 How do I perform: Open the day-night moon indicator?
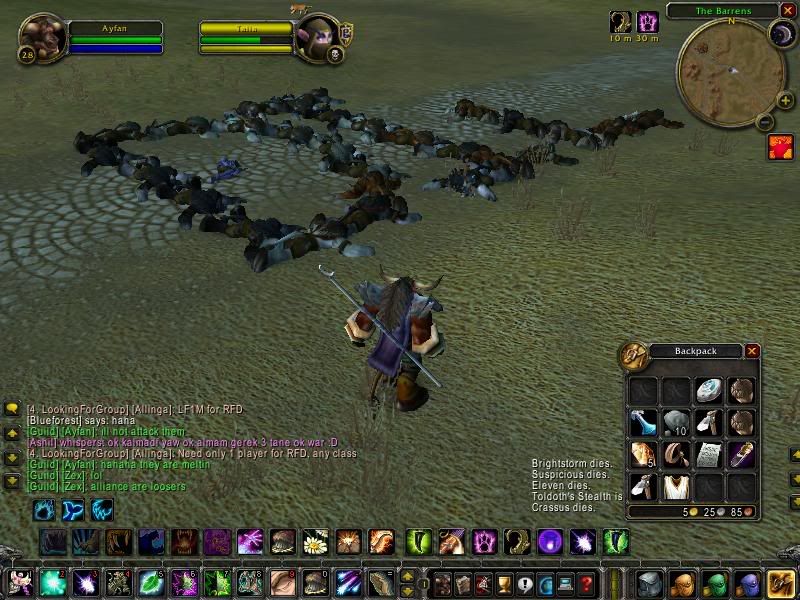[780, 34]
